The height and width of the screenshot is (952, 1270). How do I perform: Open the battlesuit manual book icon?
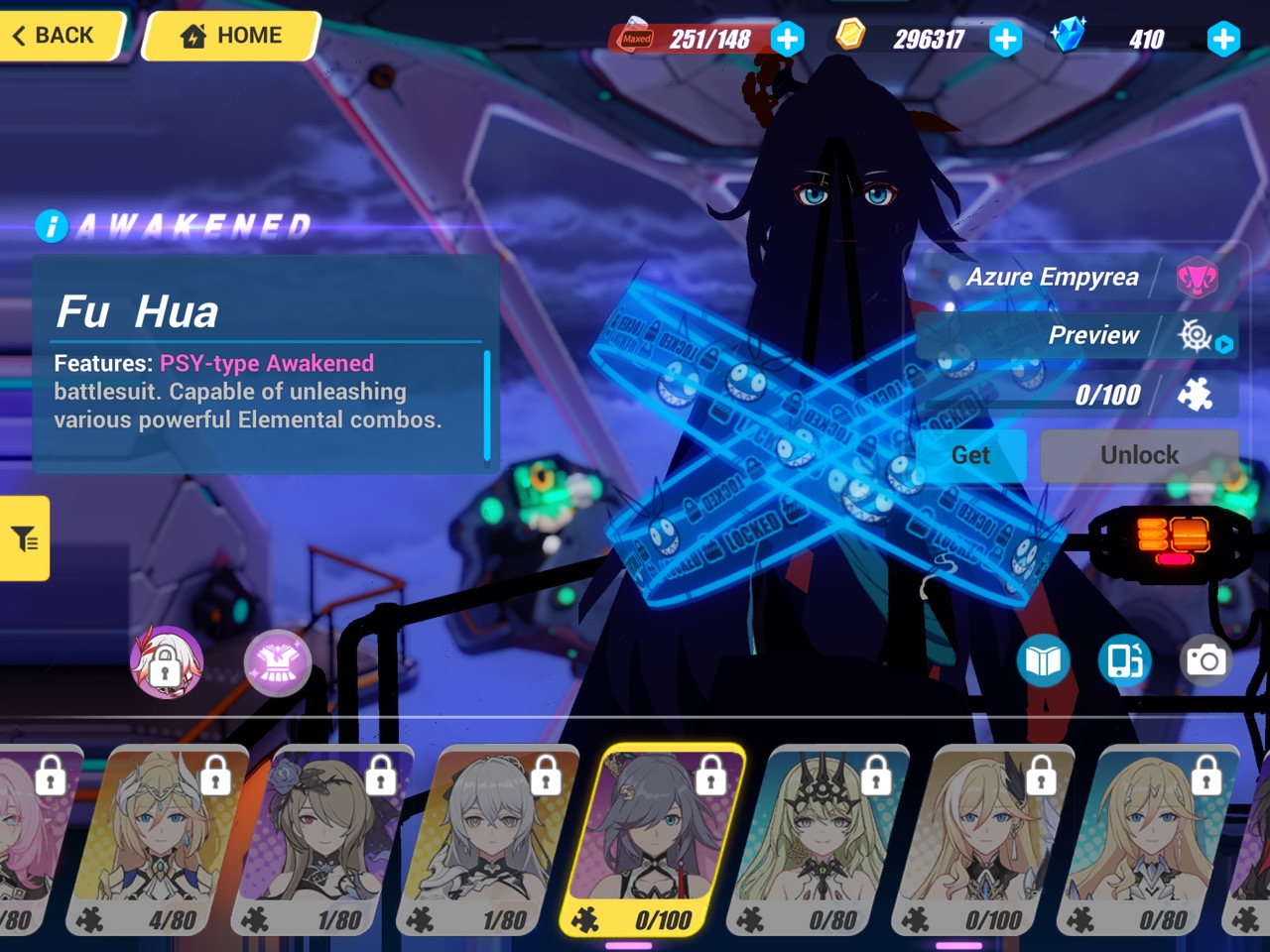click(1044, 658)
